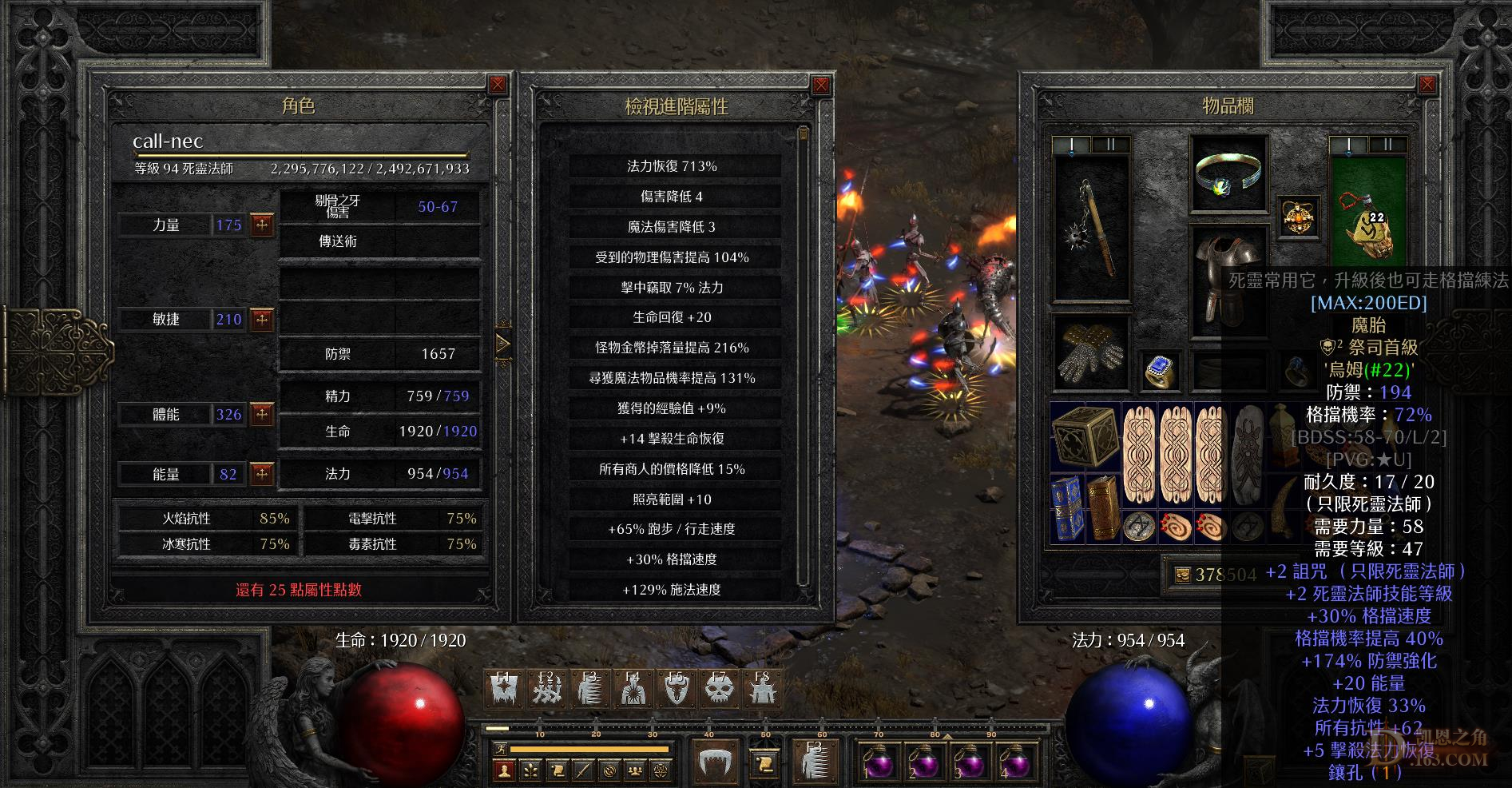The height and width of the screenshot is (788, 1512).
Task: Click the character portrait mini-menu button
Action: coord(503,770)
